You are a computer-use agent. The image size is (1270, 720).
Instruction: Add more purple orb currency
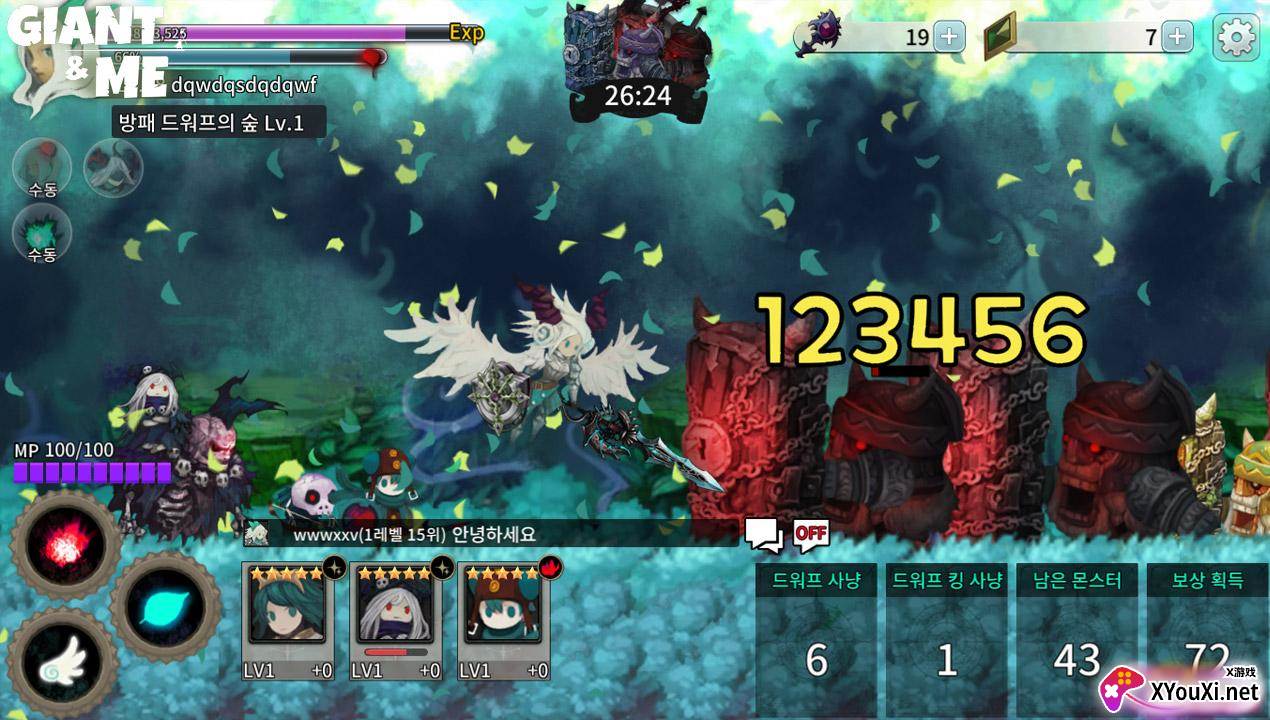[x=948, y=38]
